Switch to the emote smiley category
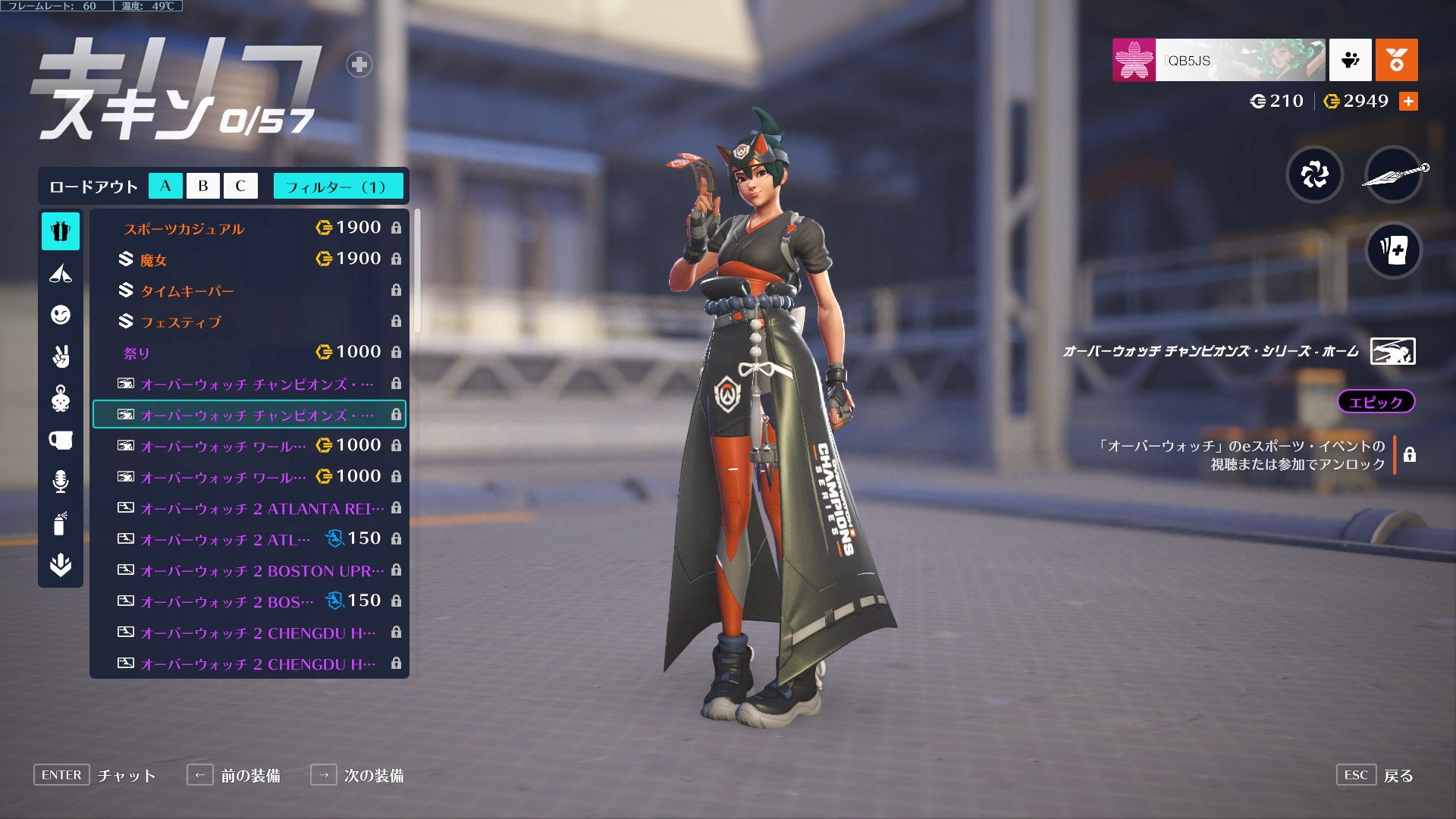 click(61, 315)
